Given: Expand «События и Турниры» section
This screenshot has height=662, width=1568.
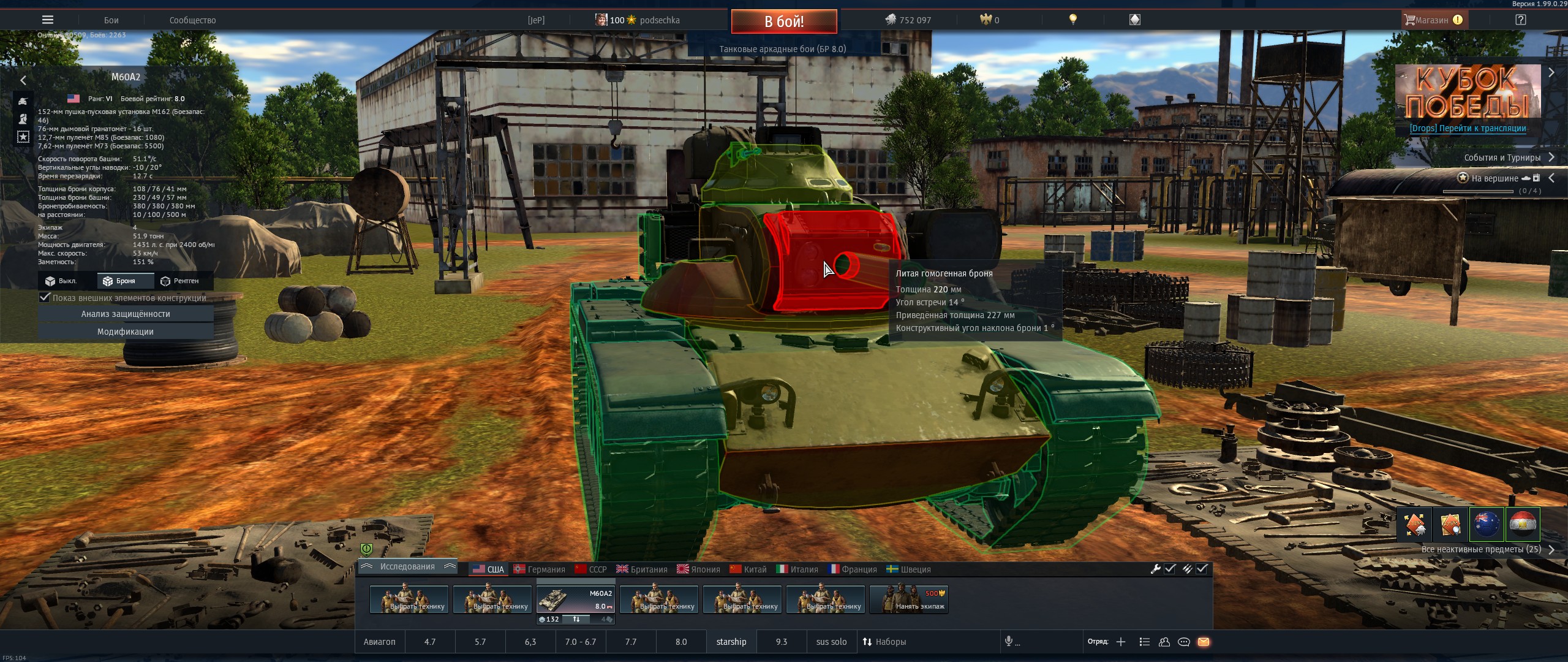Looking at the screenshot, I should pyautogui.click(x=1502, y=158).
